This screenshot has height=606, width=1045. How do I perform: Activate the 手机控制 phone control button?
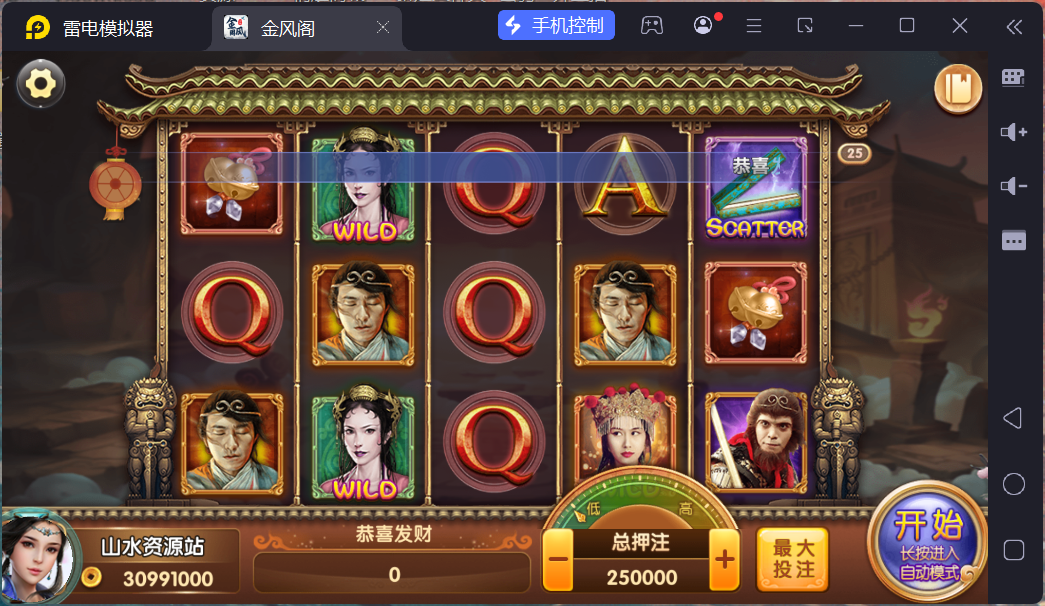556,25
